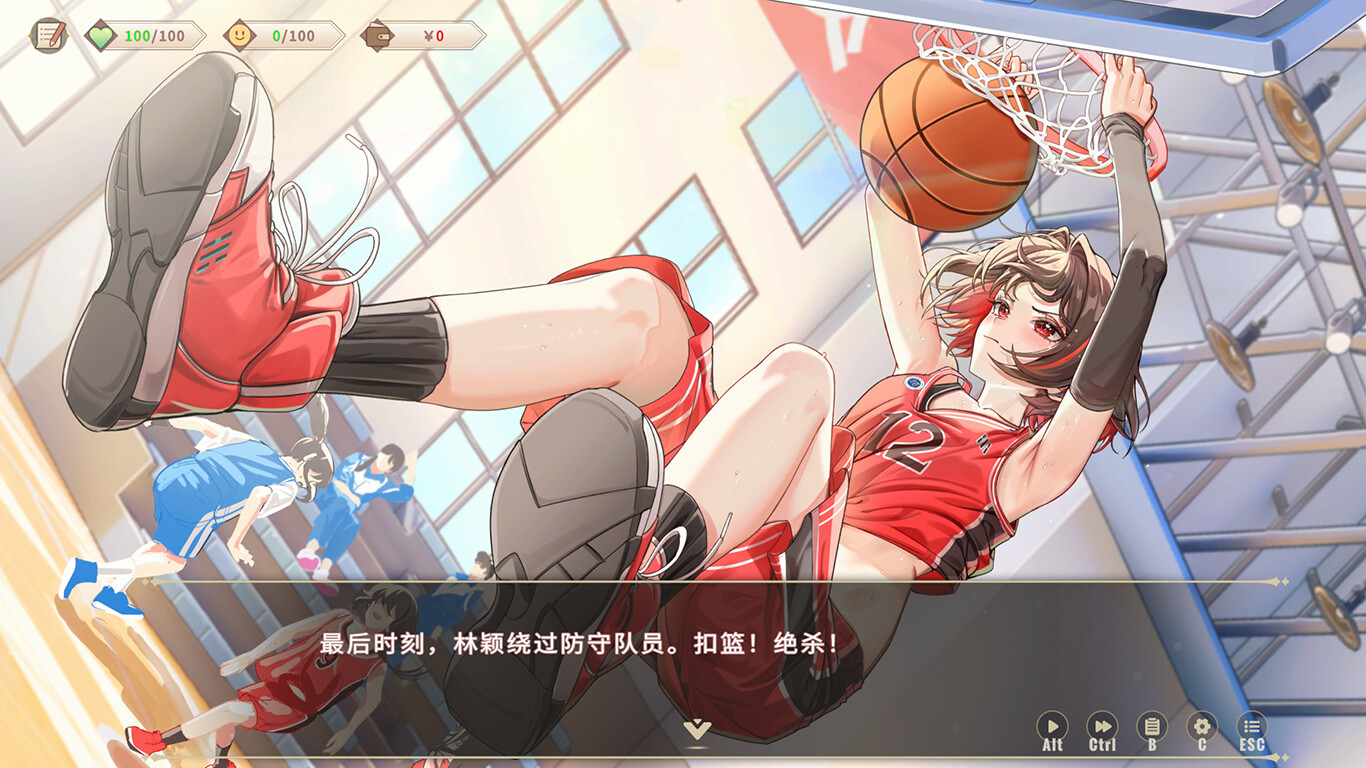Open the backlog panel via the B label
1366x768 pixels.
pyautogui.click(x=1152, y=744)
